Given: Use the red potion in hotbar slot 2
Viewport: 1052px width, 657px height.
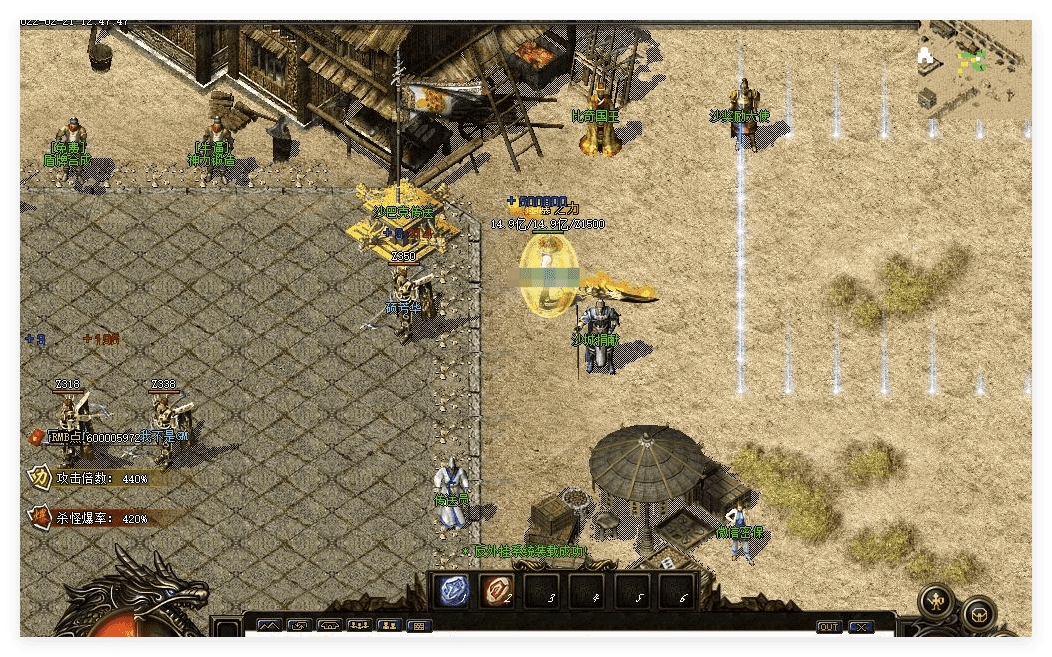Looking at the screenshot, I should pyautogui.click(x=497, y=591).
